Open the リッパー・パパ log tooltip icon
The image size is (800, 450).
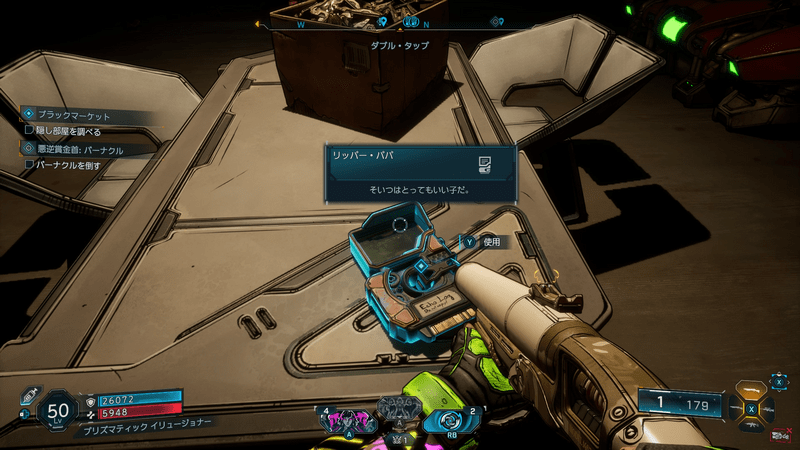click(482, 162)
